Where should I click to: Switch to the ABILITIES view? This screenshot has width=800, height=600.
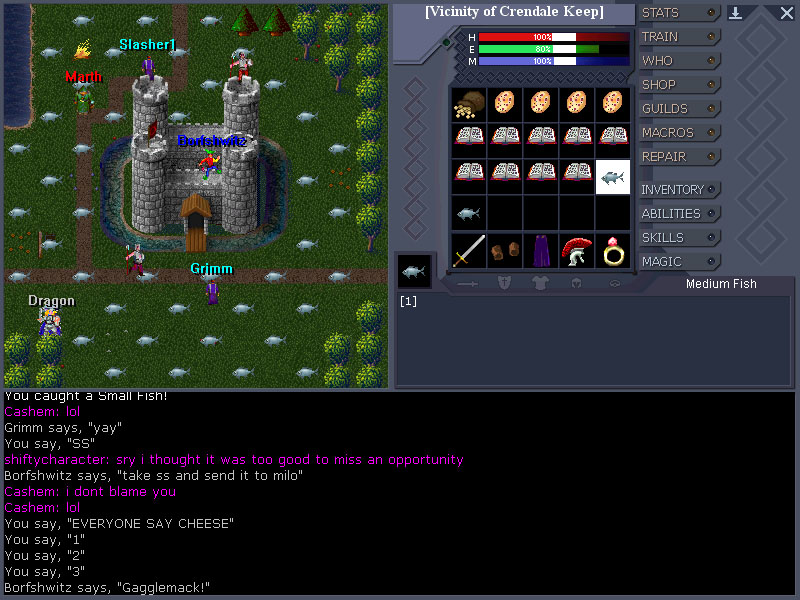tap(679, 214)
